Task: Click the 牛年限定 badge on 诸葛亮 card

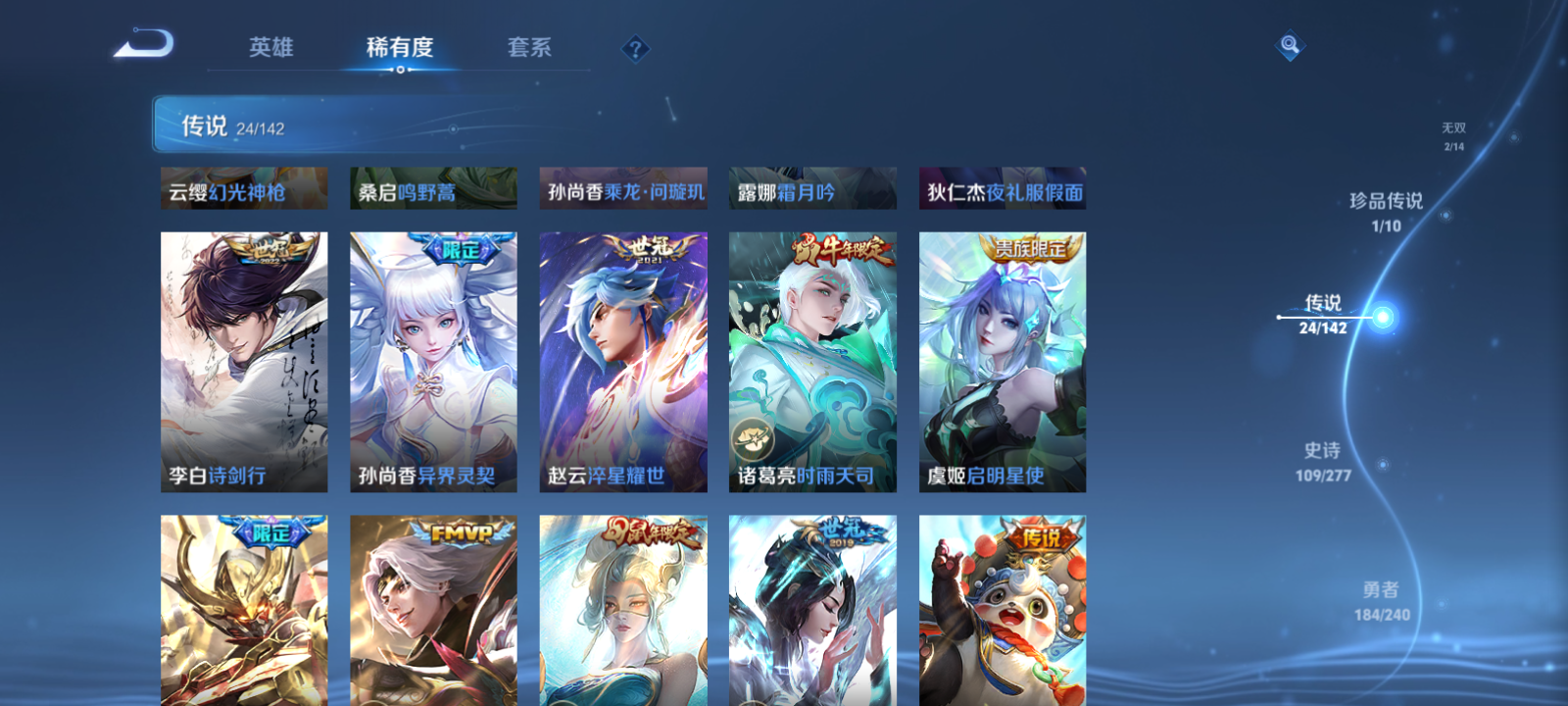Action: 838,249
